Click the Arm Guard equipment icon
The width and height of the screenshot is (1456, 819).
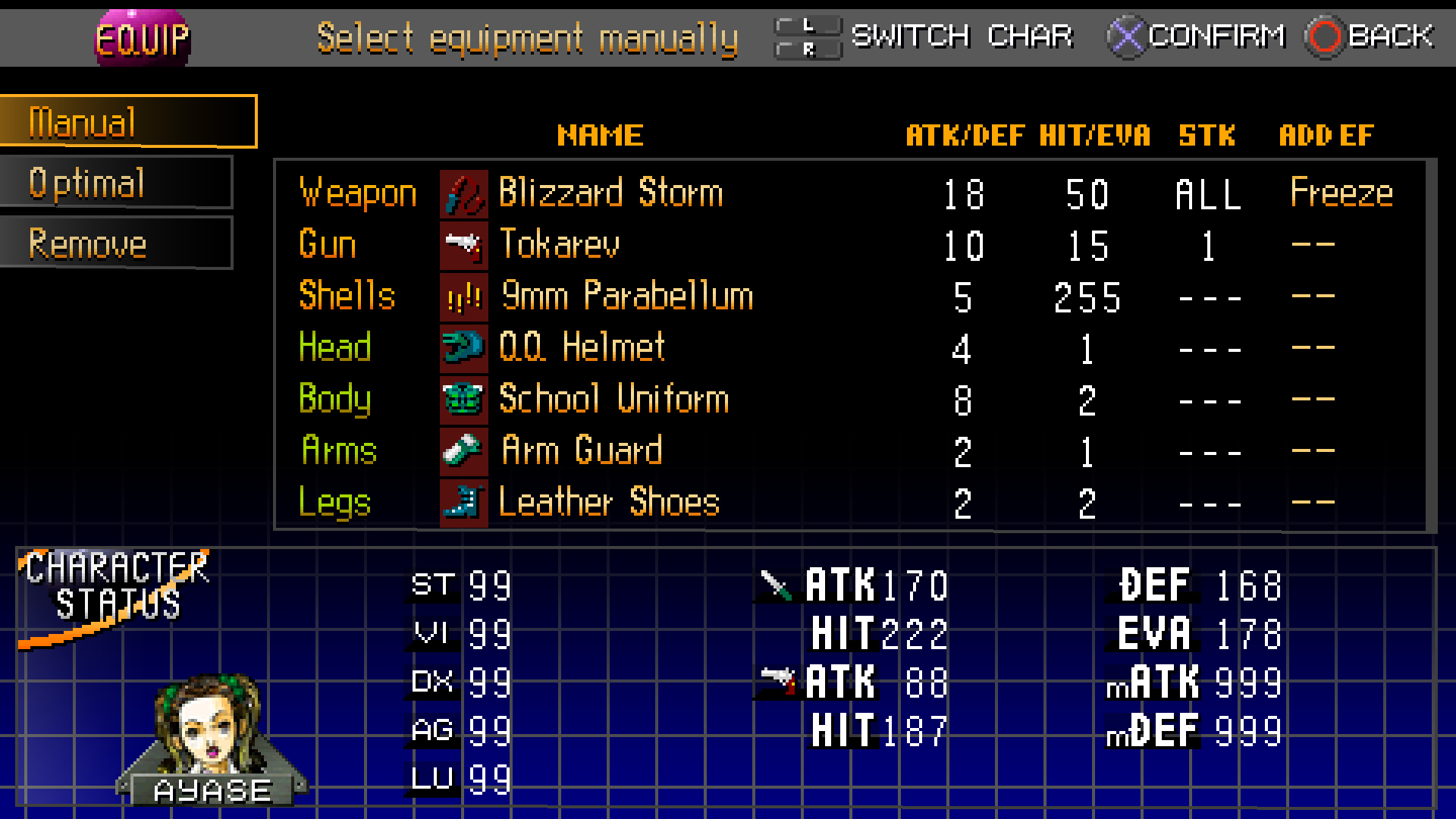tap(463, 450)
